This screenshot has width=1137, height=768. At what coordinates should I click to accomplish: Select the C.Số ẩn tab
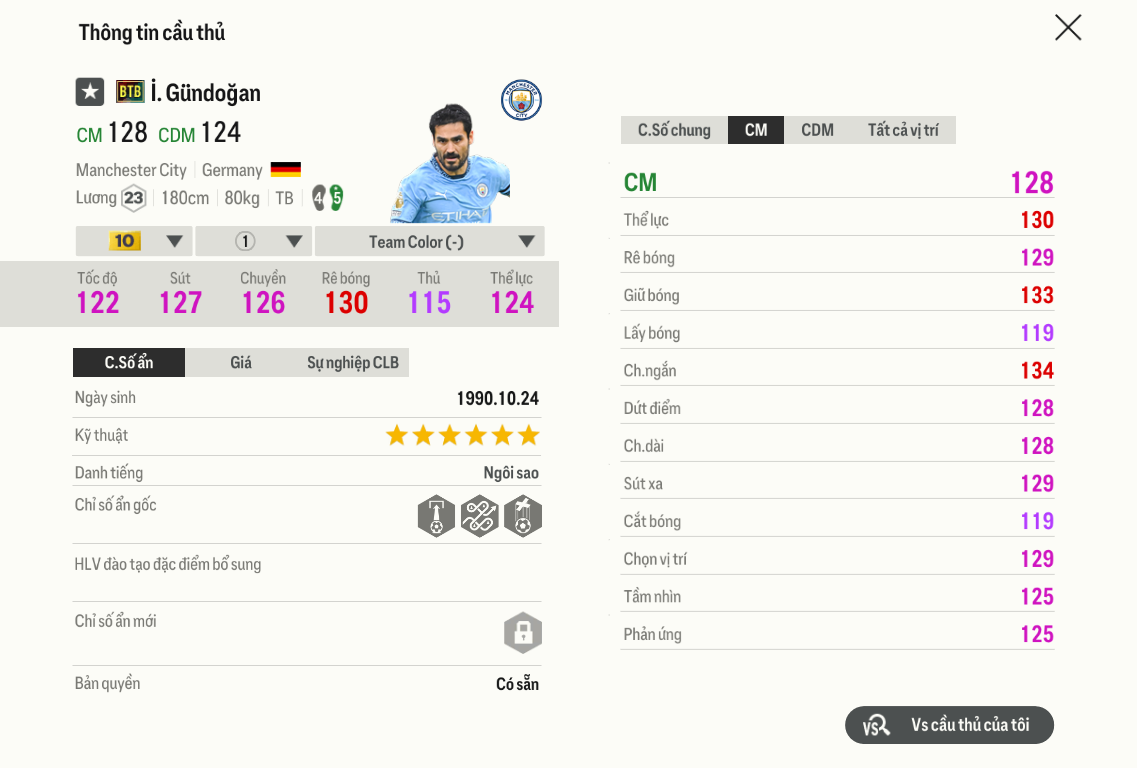(x=129, y=362)
